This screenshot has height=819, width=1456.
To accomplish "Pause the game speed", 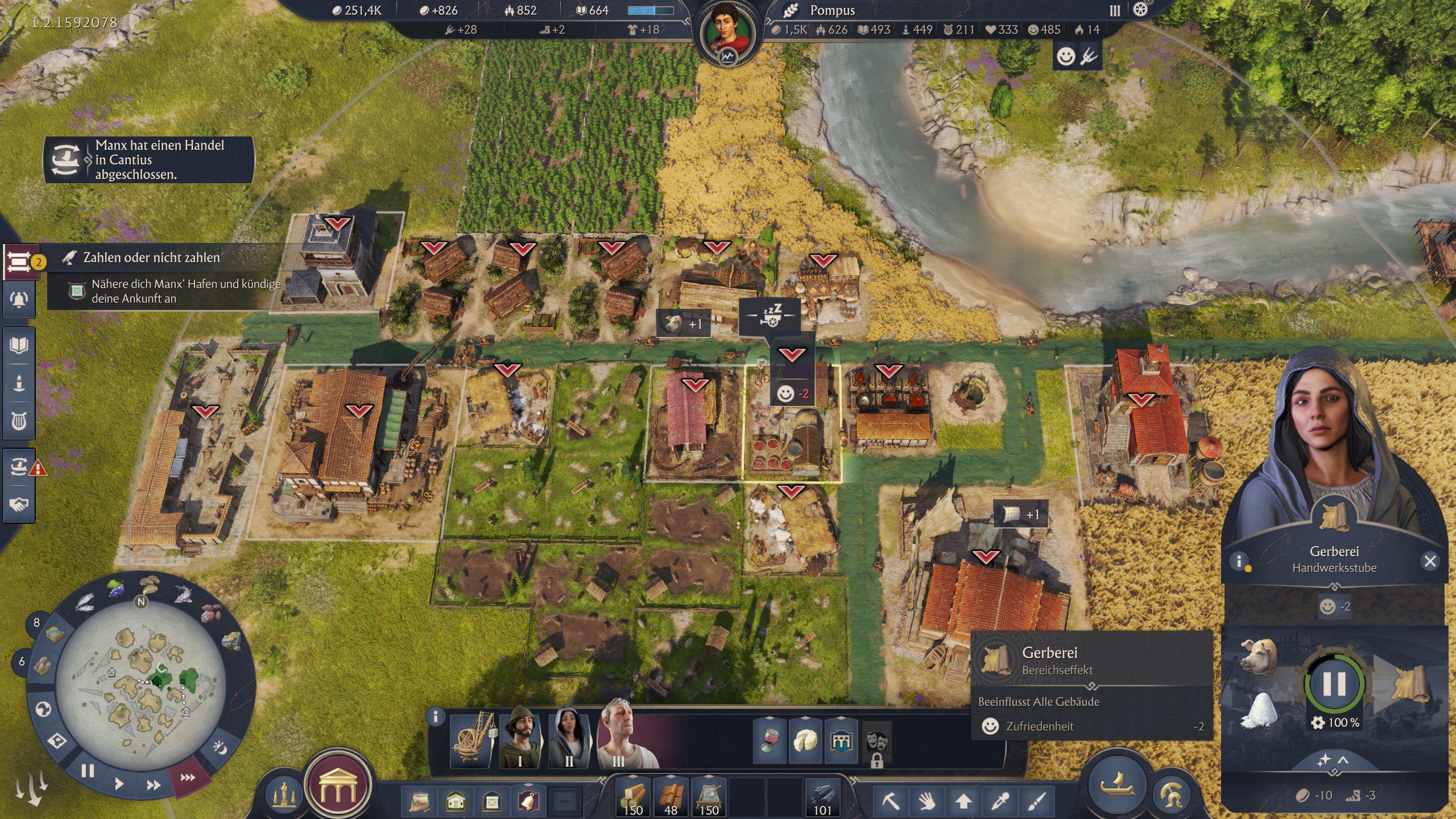I will (87, 771).
